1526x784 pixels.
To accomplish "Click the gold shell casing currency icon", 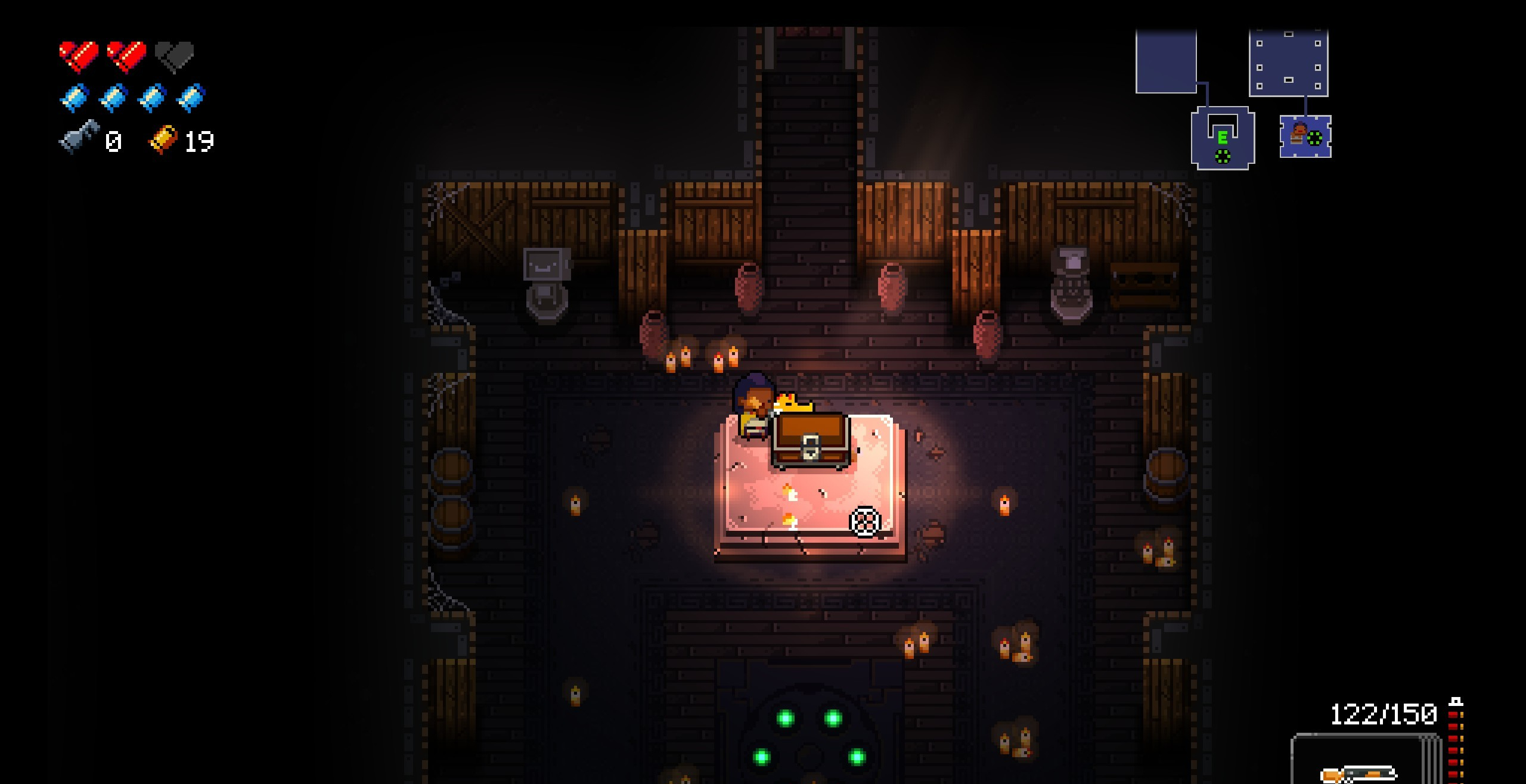I will click(163, 139).
